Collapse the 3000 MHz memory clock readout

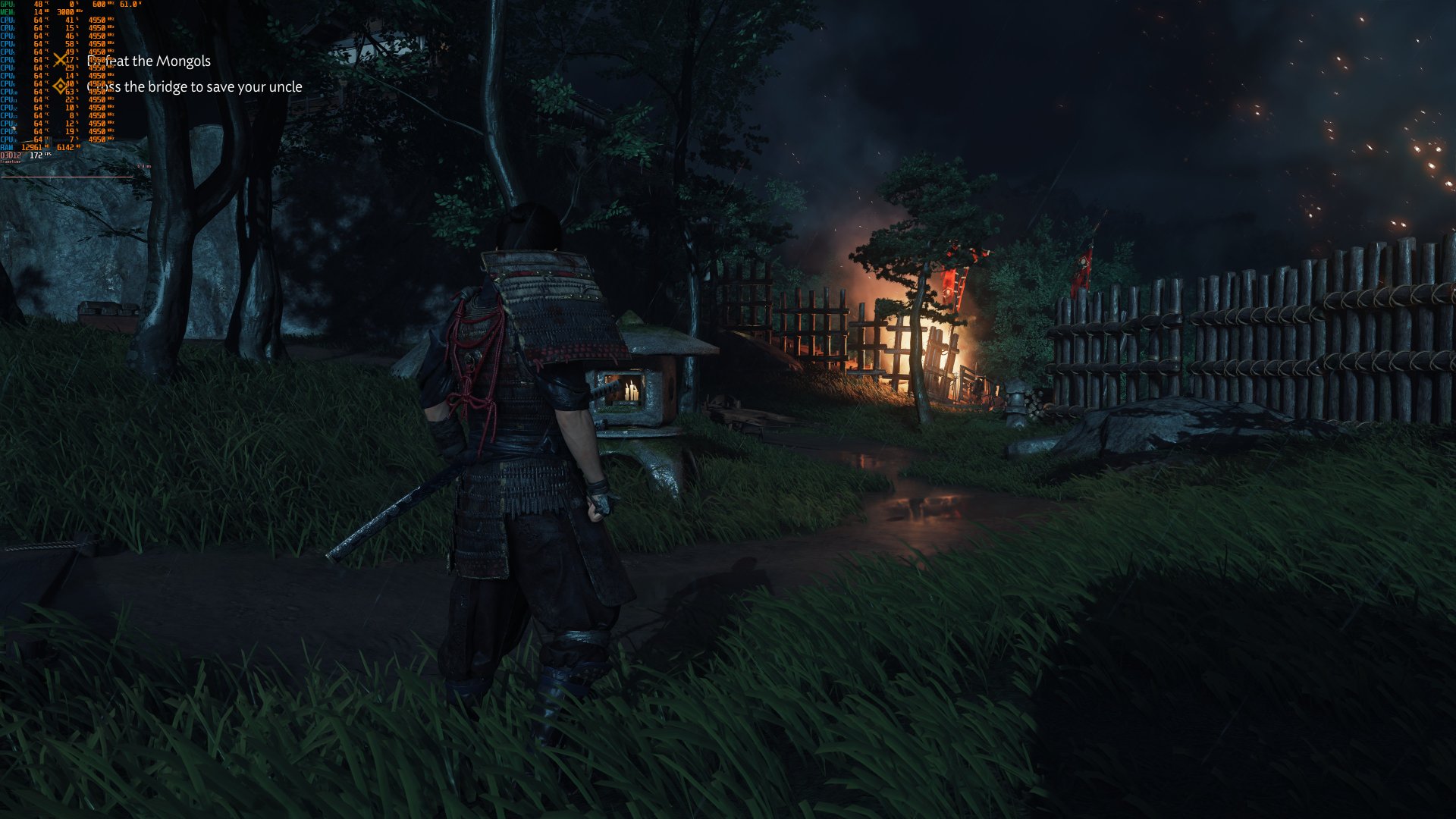[65, 12]
